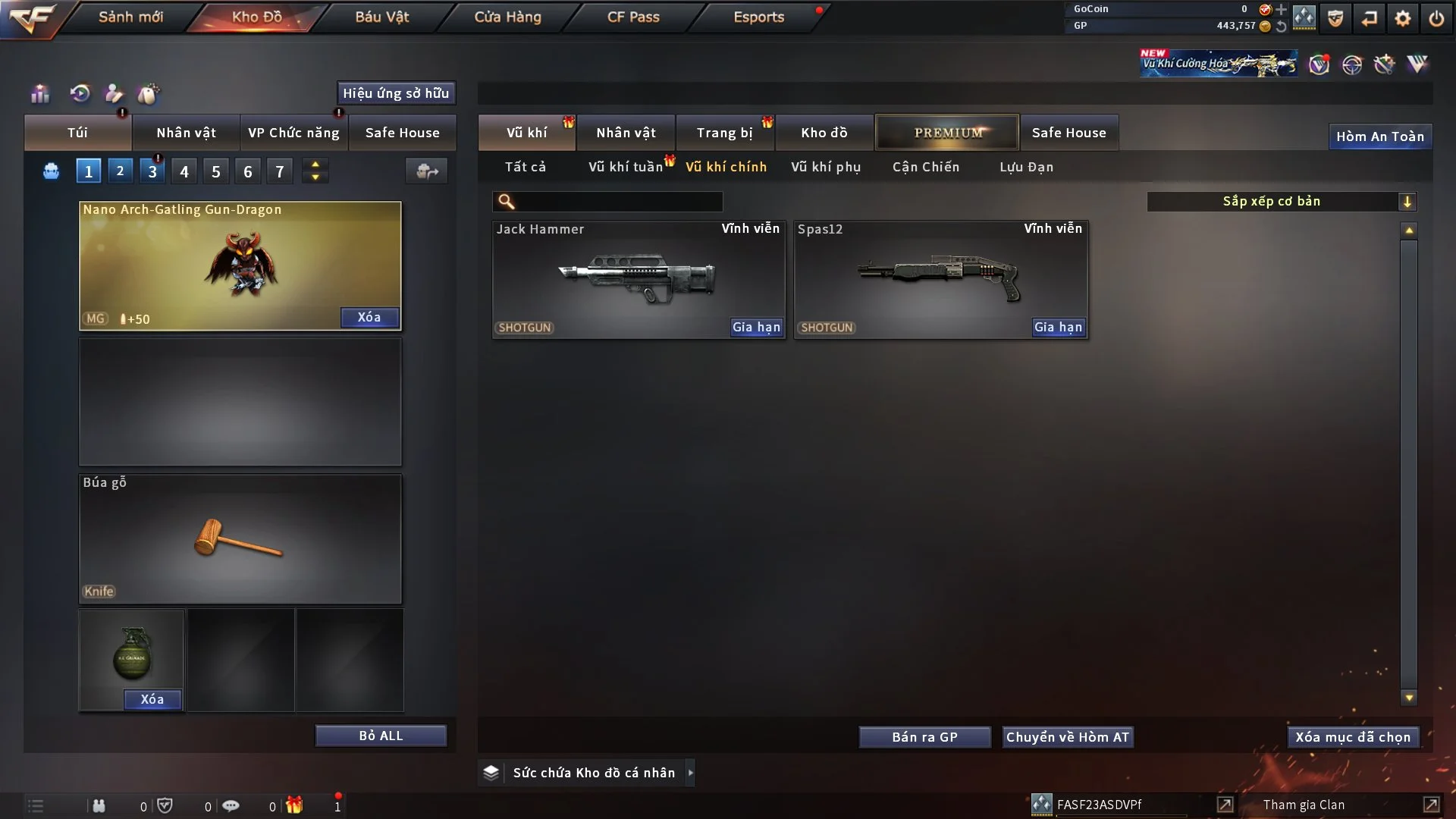Open the Cửa Hàng shop menu
1456x819 pixels.
[507, 17]
